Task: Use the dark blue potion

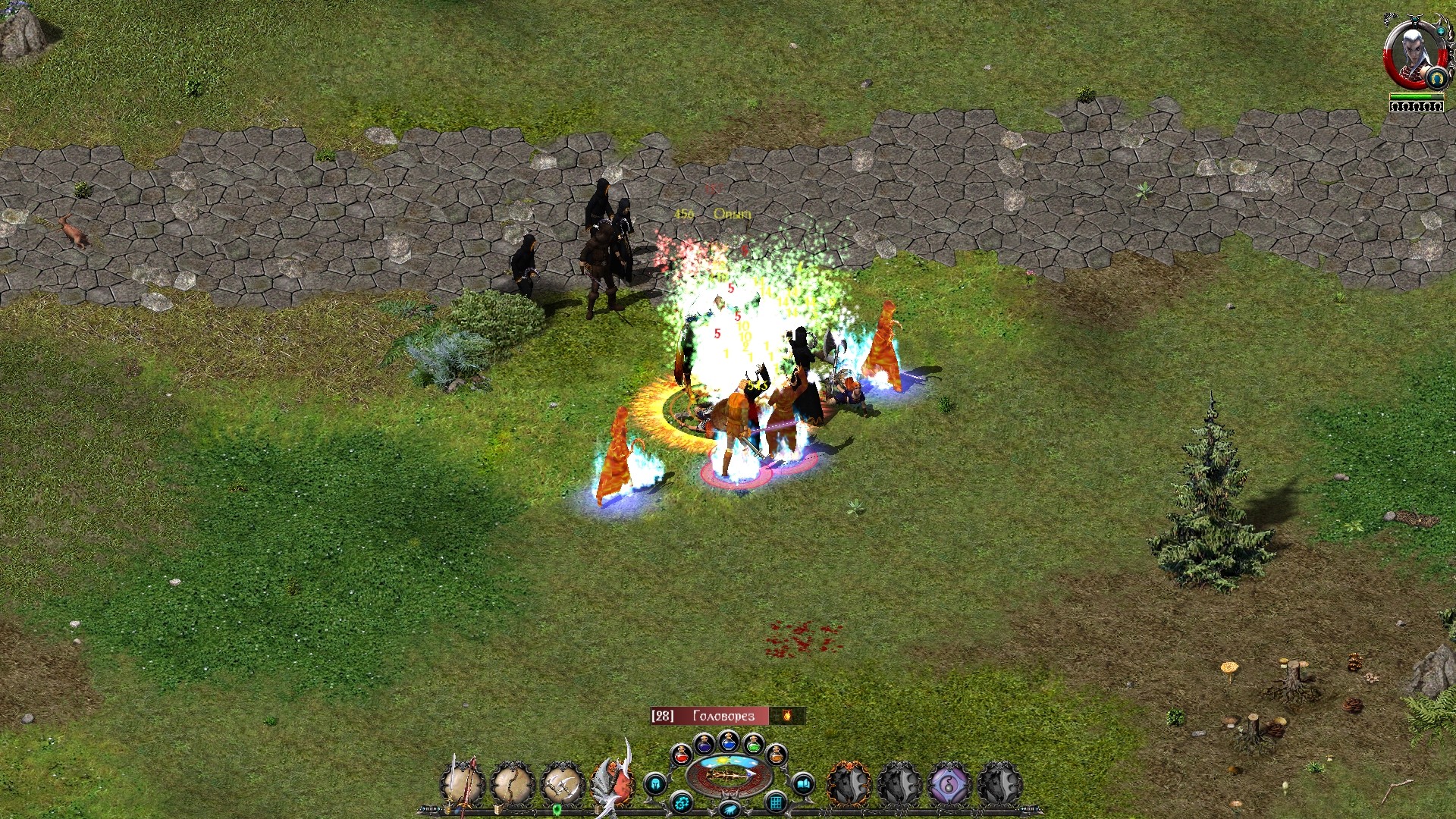Action: click(x=704, y=743)
